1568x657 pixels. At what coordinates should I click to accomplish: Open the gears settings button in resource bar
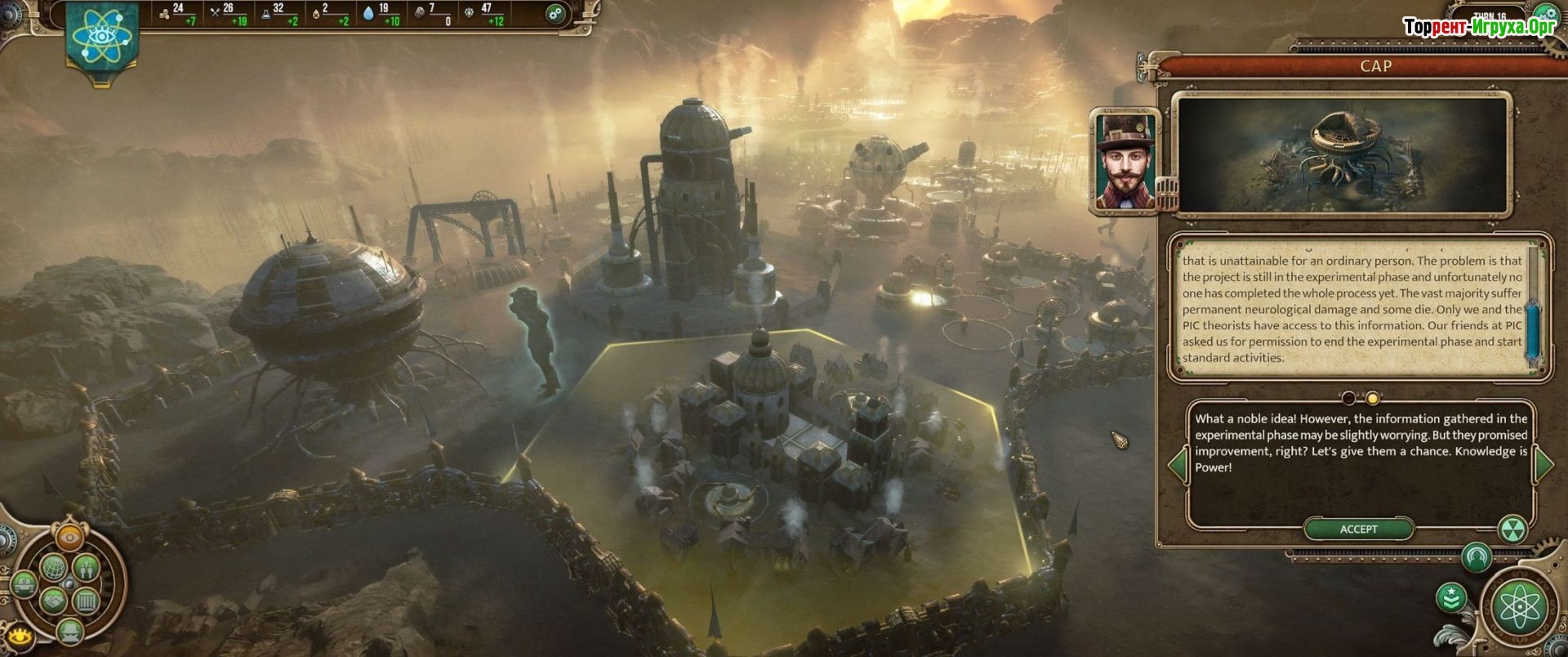click(x=555, y=13)
